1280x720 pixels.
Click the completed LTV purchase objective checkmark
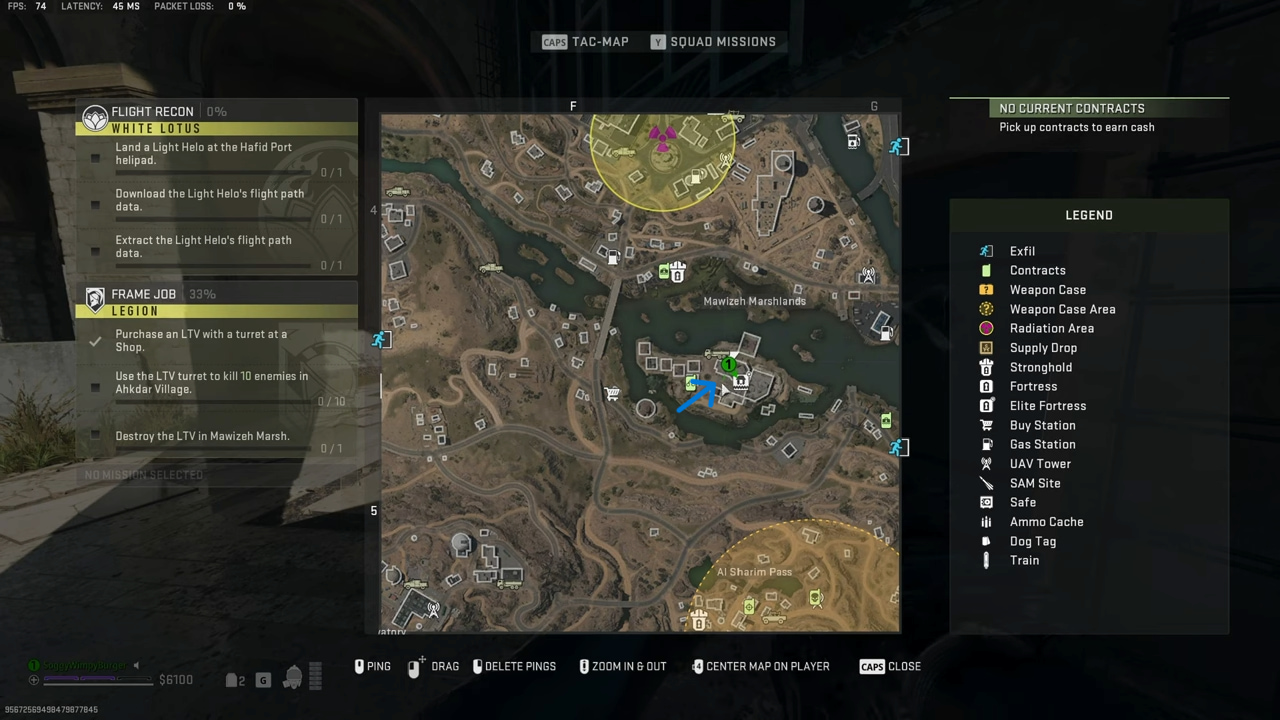point(95,340)
